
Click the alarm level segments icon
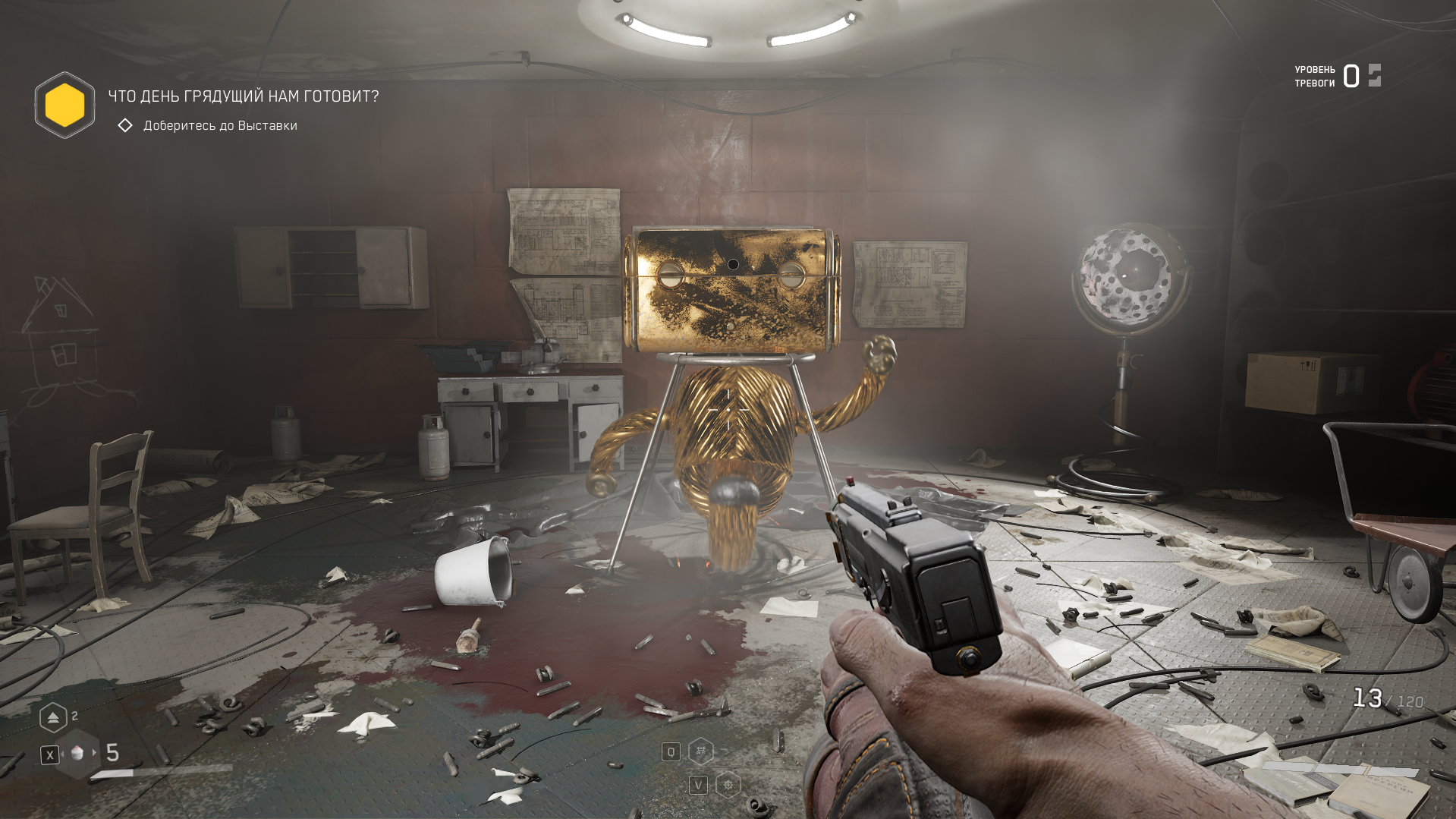1376,76
